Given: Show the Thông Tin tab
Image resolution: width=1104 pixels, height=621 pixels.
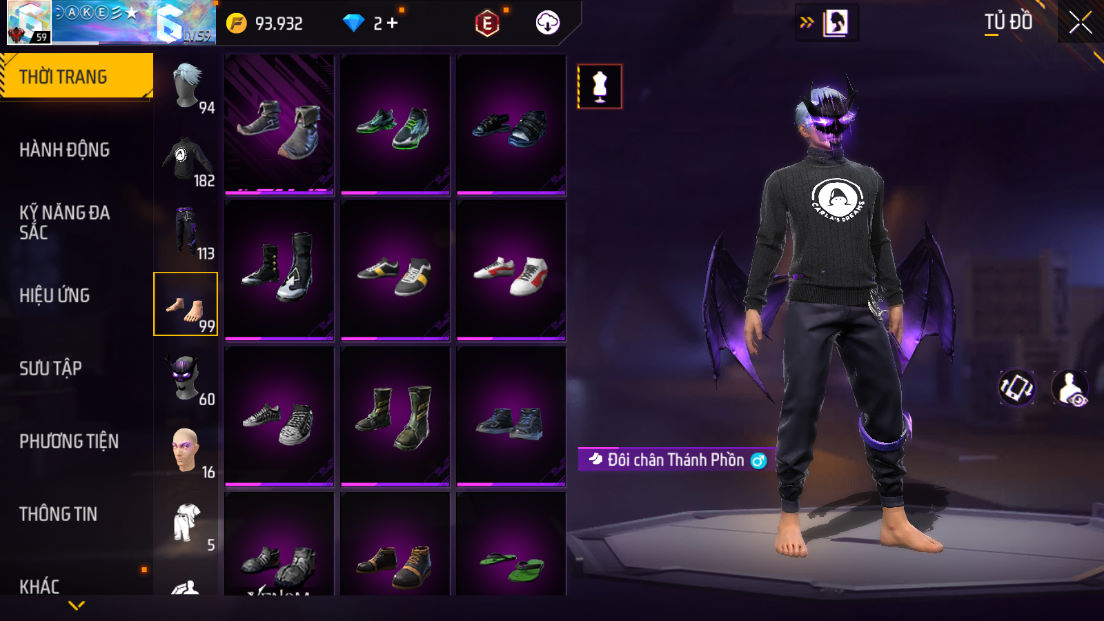Looking at the screenshot, I should coord(59,514).
